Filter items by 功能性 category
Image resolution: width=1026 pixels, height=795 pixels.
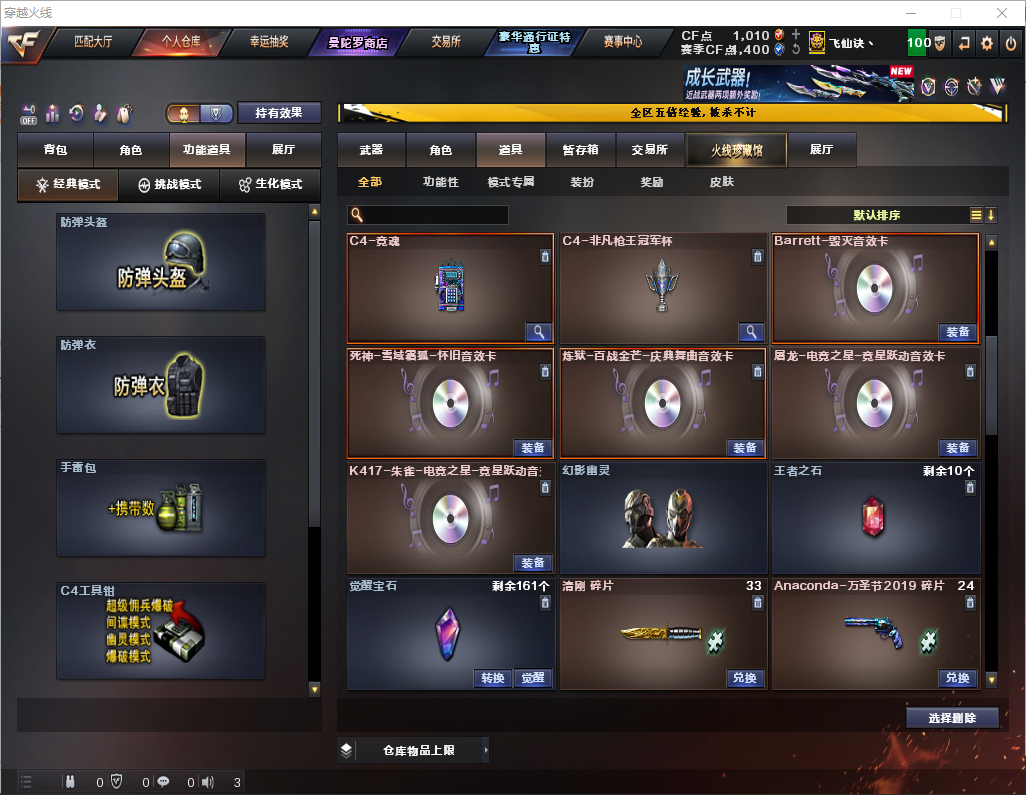(x=440, y=183)
